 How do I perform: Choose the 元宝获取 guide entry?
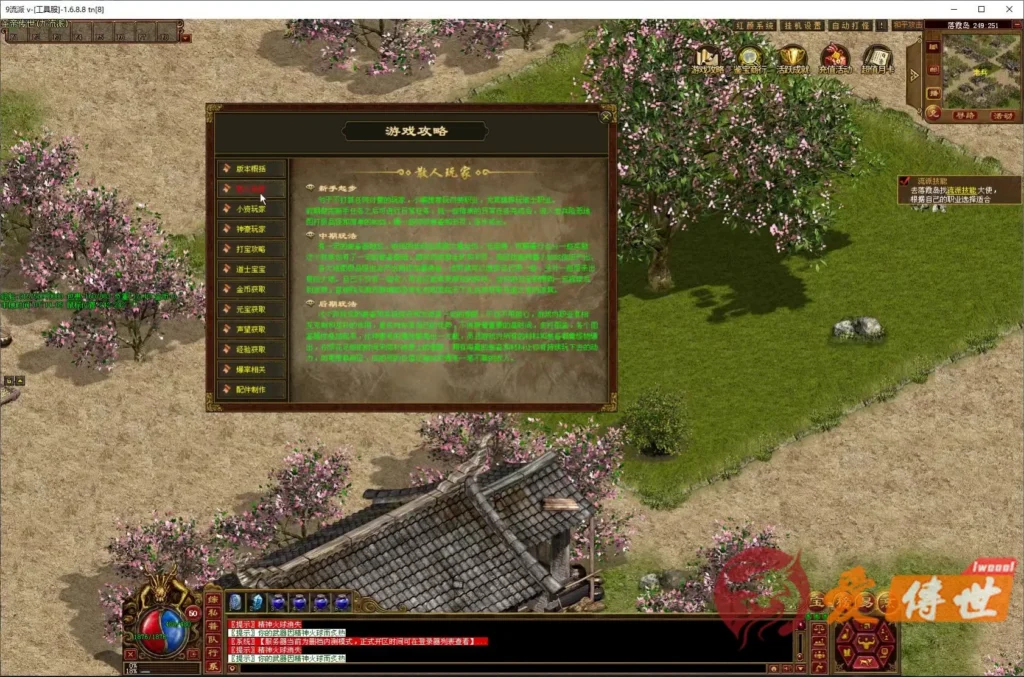point(251,309)
